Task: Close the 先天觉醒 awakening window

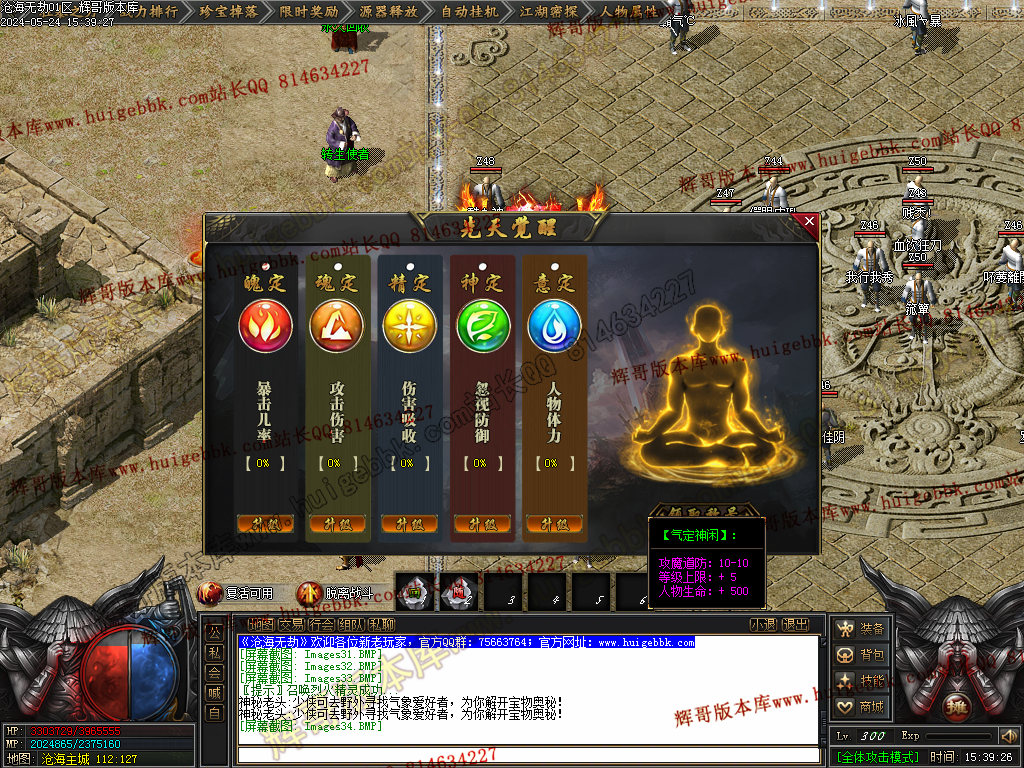Action: (809, 222)
